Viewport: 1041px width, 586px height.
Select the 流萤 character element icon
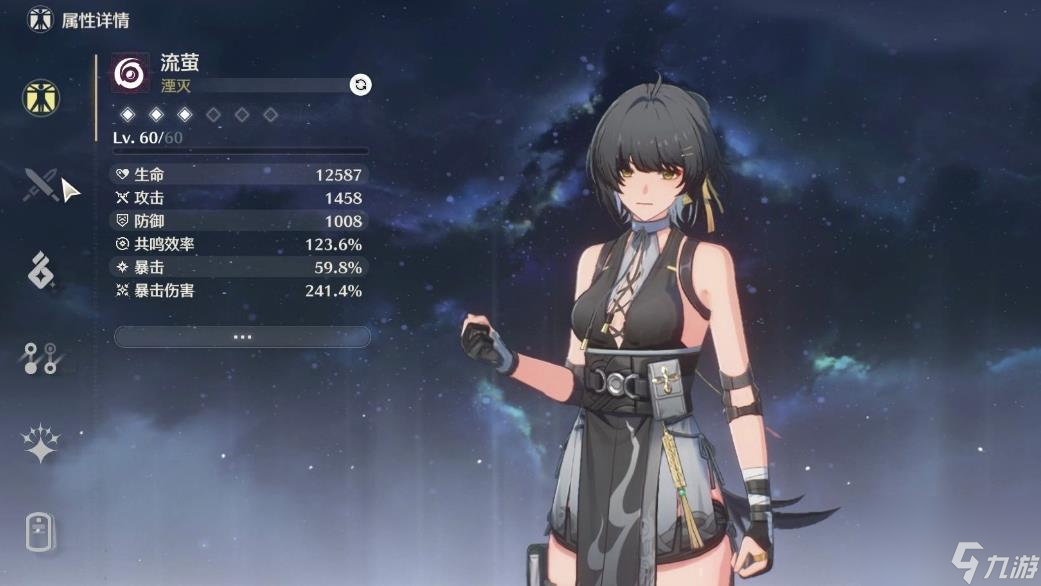point(131,73)
